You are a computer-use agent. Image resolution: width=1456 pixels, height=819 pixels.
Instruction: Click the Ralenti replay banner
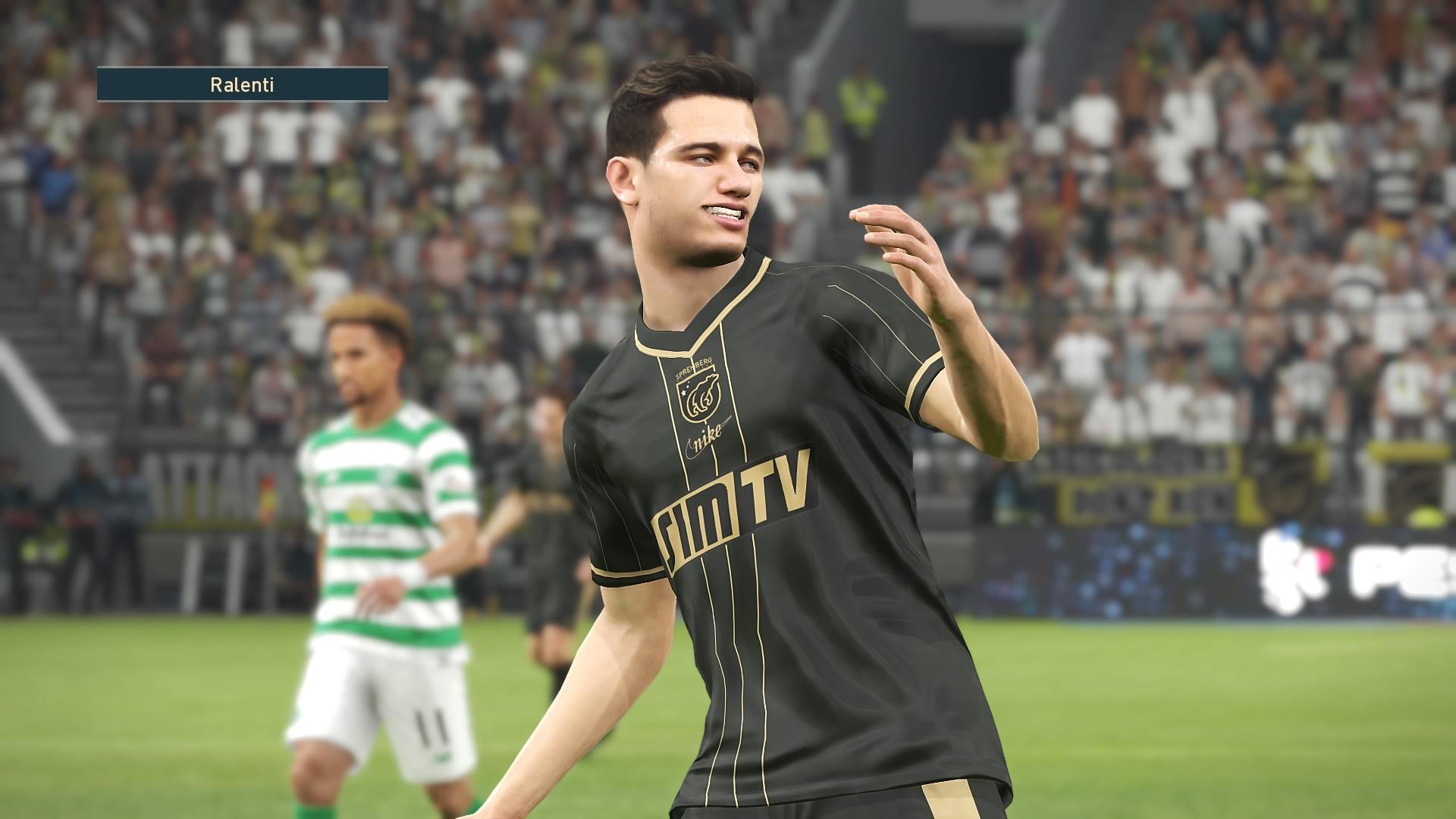pyautogui.click(x=242, y=84)
